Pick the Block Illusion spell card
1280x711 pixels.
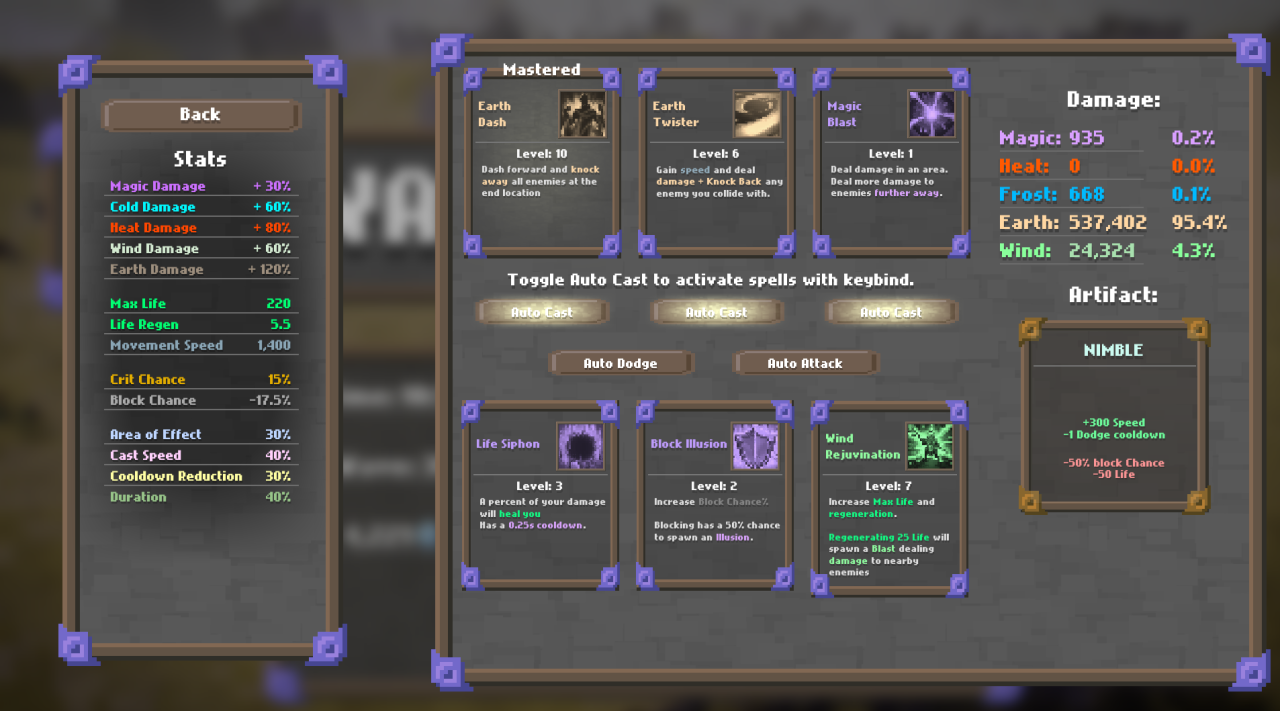click(714, 495)
